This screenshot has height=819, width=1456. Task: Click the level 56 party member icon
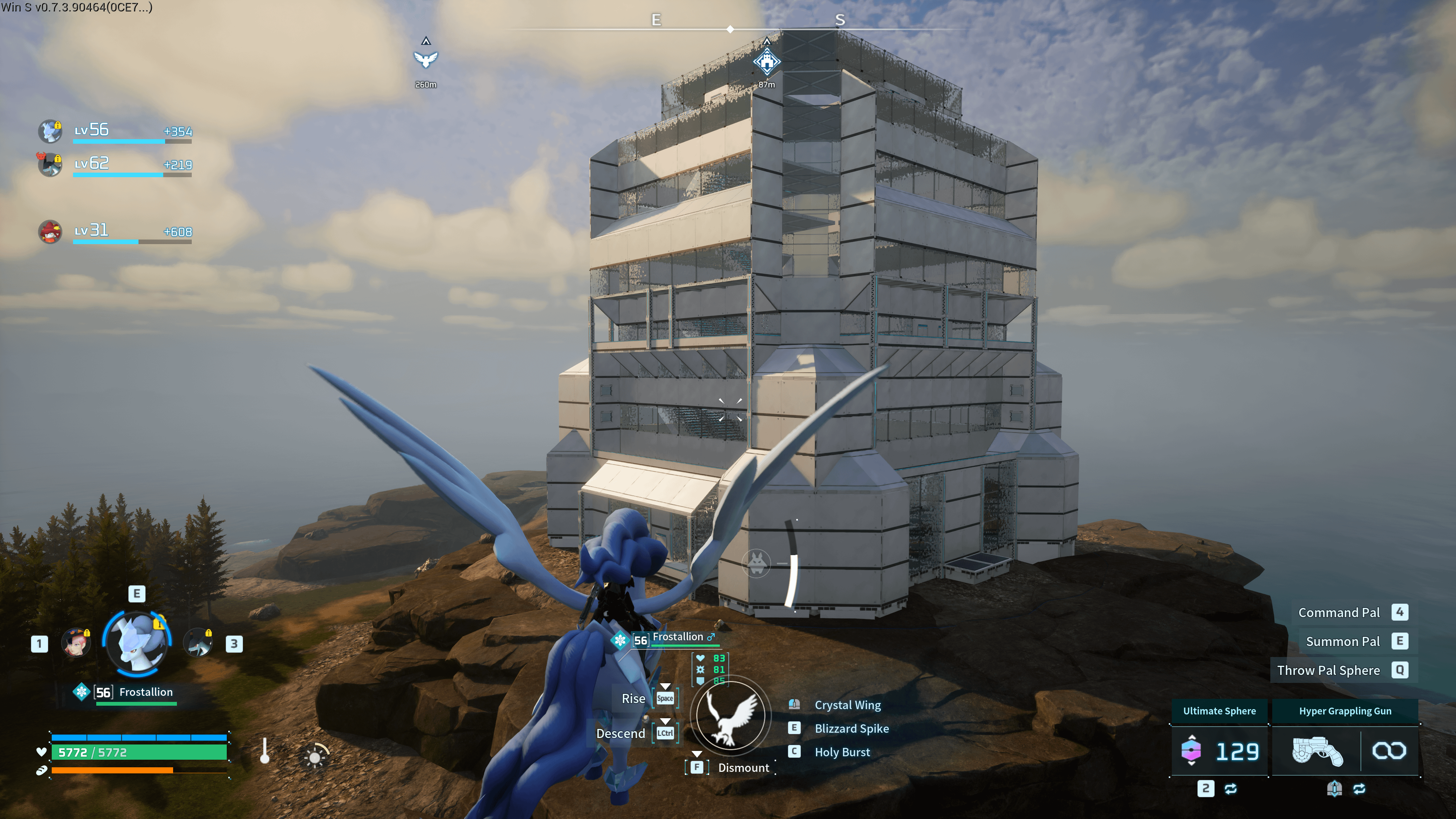[50, 131]
